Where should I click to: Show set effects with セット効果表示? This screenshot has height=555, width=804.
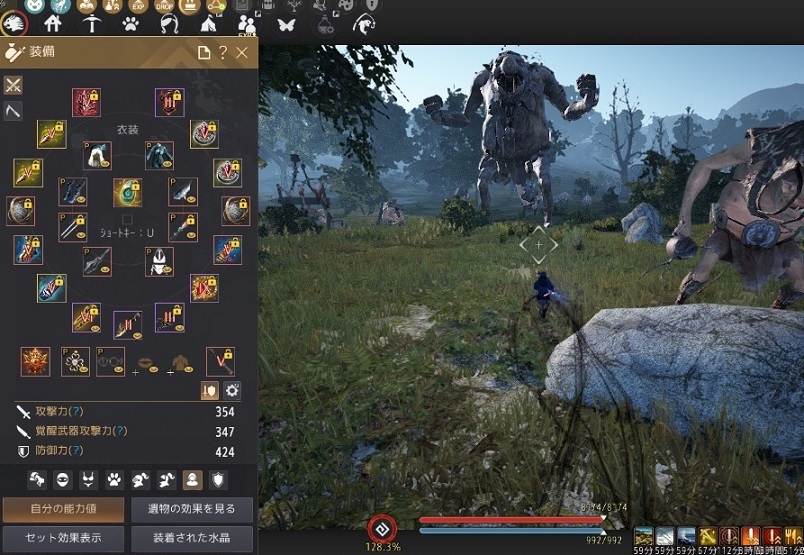(63, 538)
